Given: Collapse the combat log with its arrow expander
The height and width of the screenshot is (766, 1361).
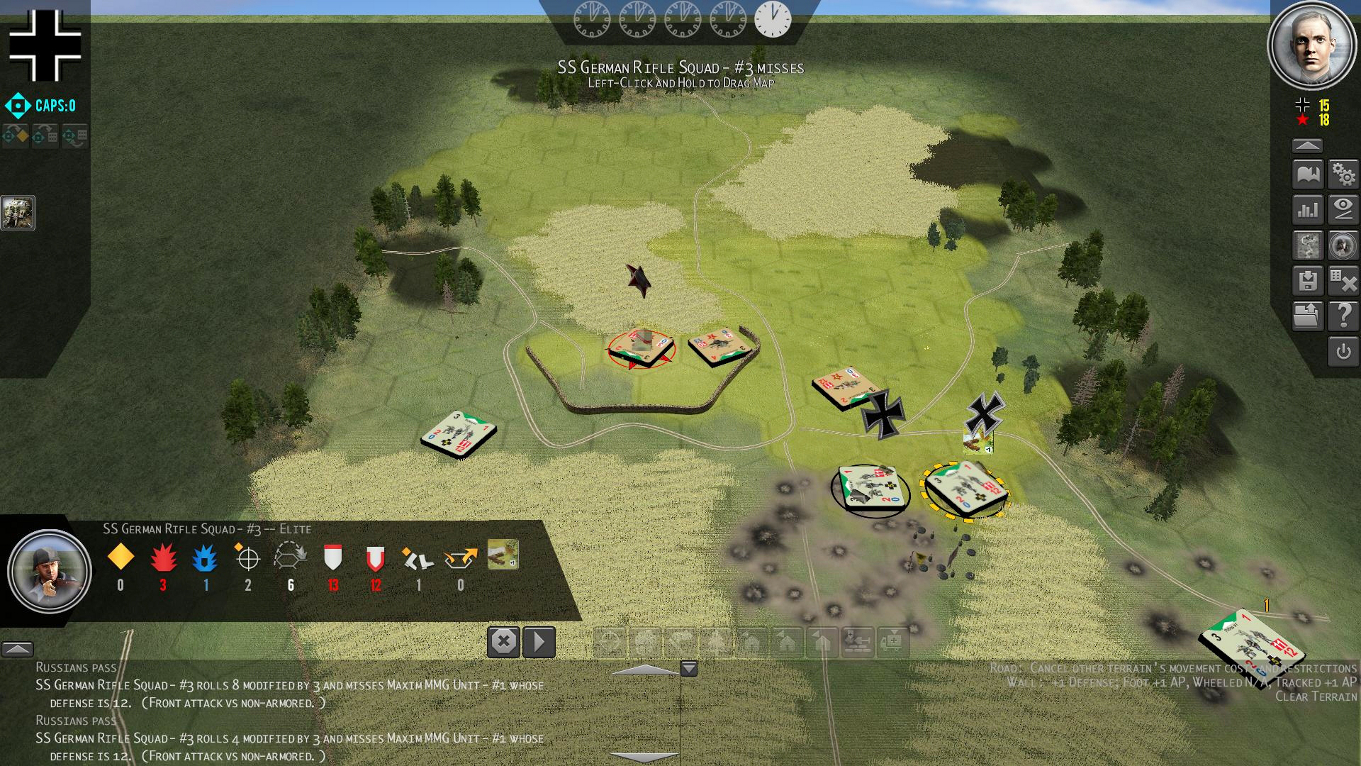Looking at the screenshot, I should [x=18, y=650].
